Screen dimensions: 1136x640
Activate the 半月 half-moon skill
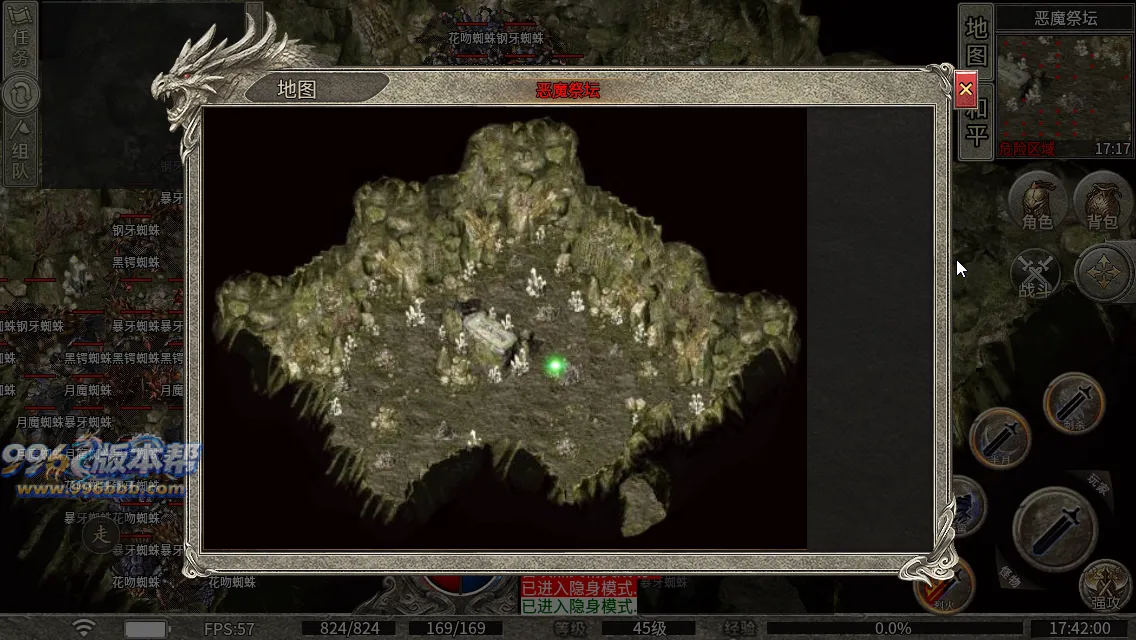pos(1000,438)
